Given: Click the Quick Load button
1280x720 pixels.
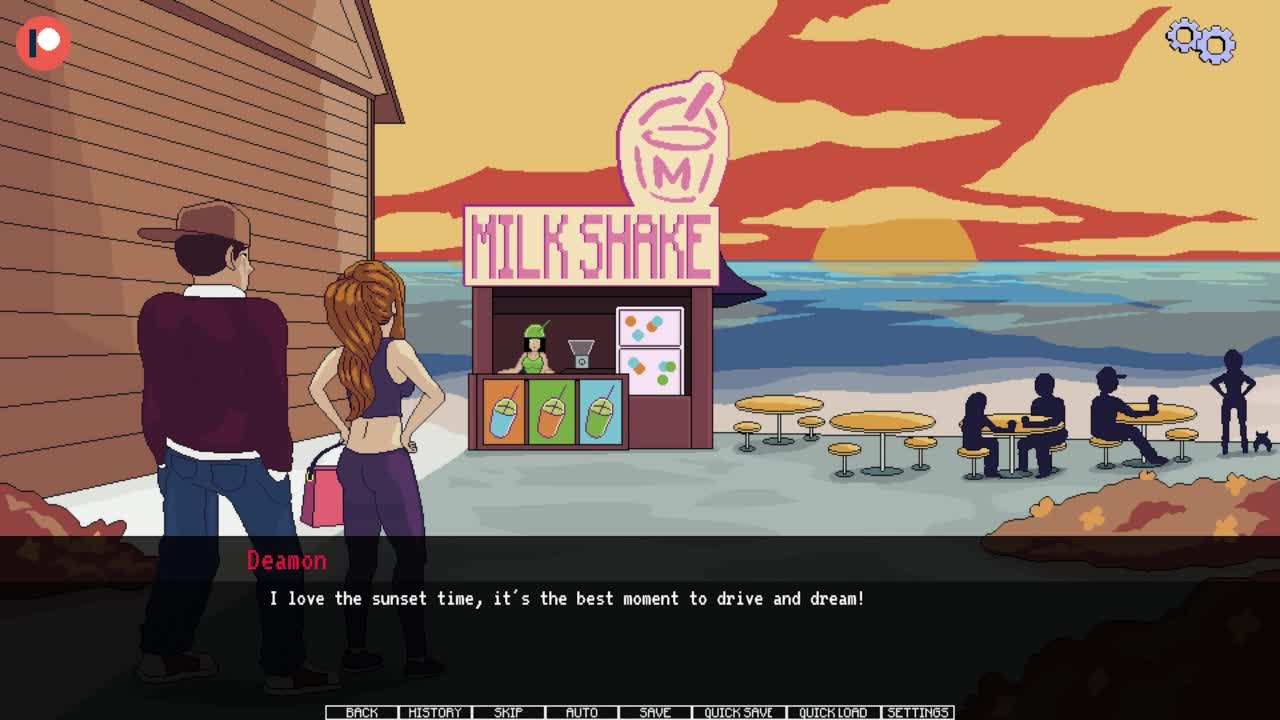Looking at the screenshot, I should (x=833, y=712).
